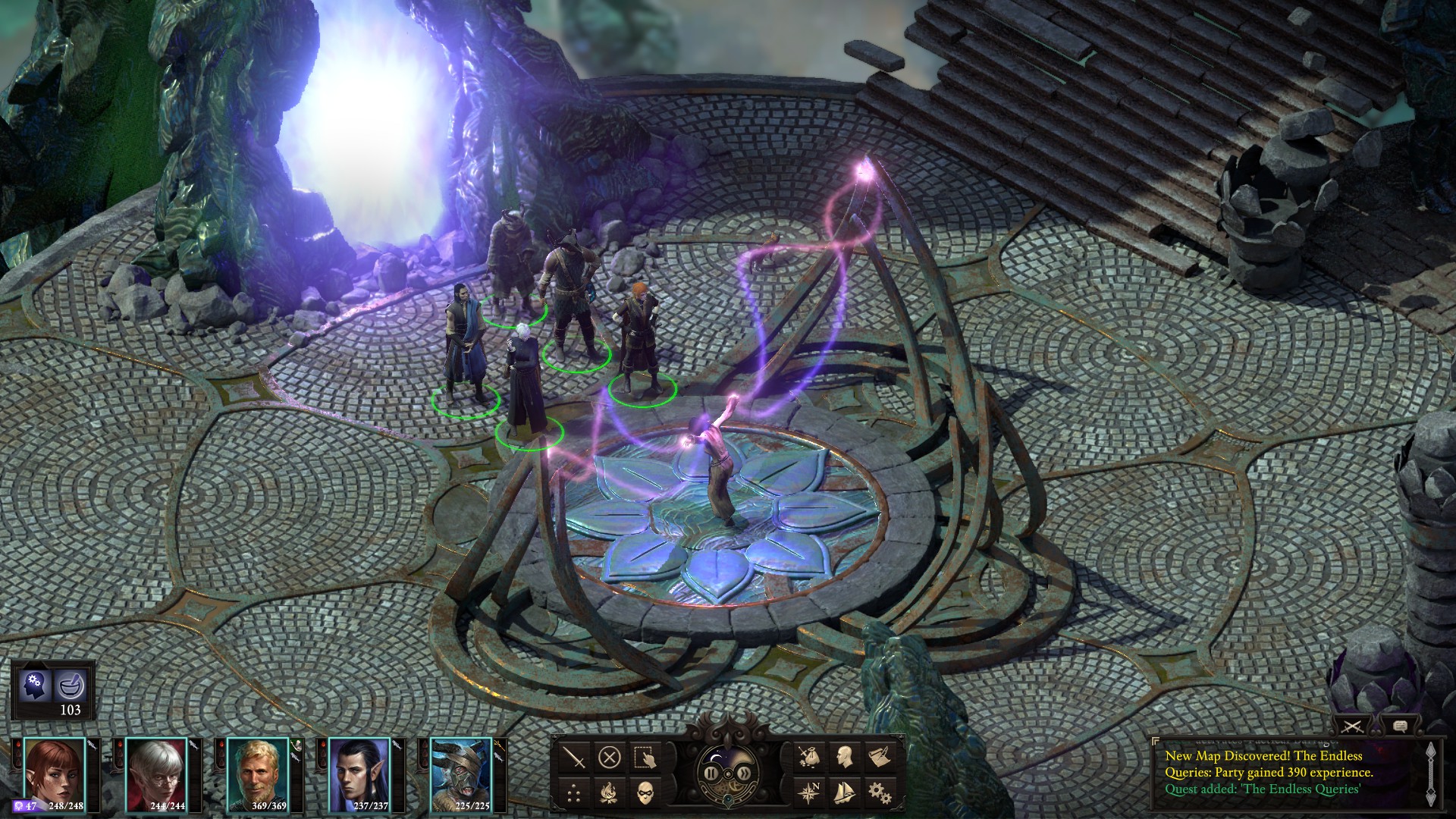Click the alchemy mortar ability icon
Viewport: 1456px width, 819px height.
[x=71, y=686]
